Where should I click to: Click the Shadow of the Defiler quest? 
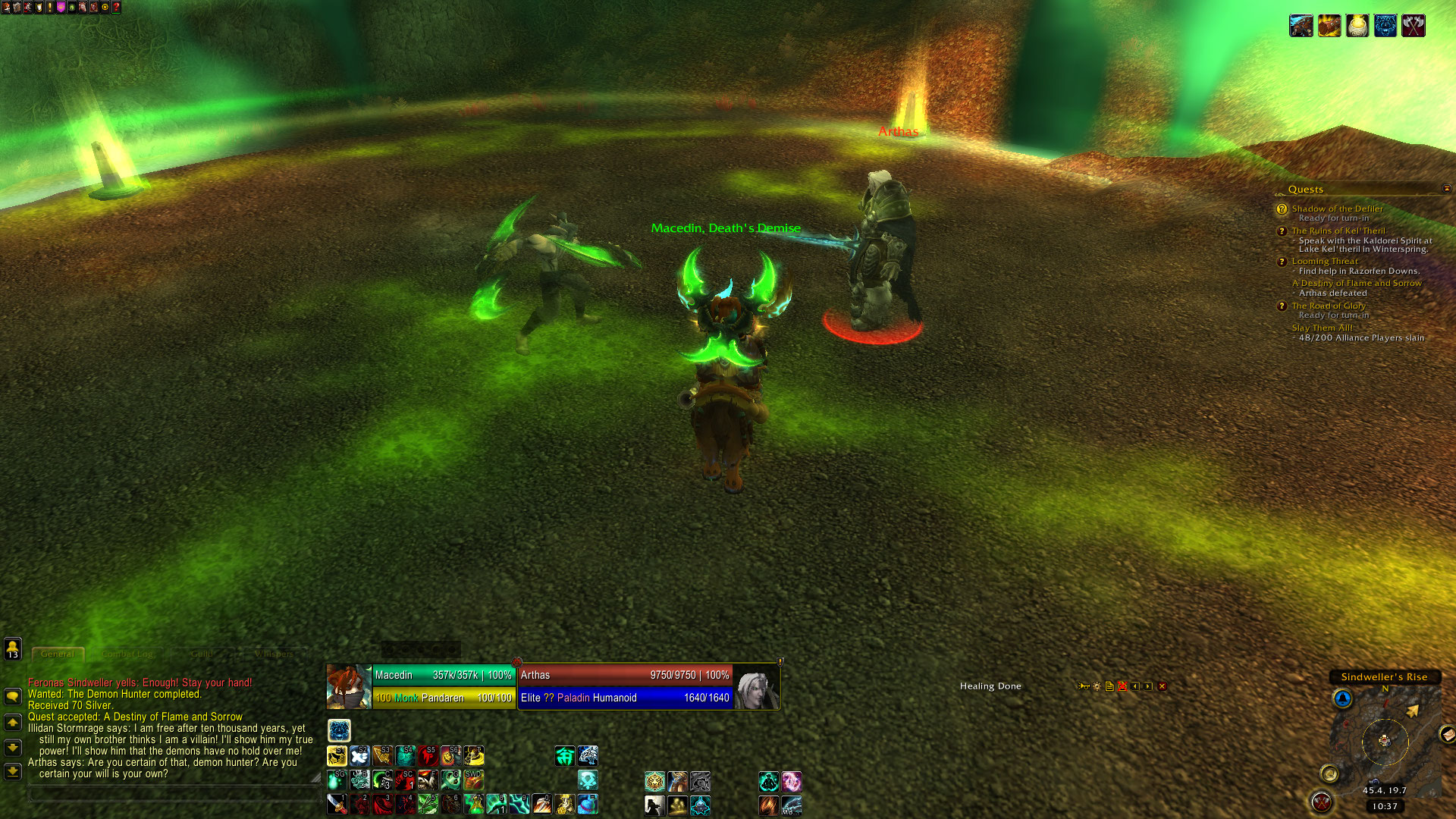pyautogui.click(x=1337, y=209)
